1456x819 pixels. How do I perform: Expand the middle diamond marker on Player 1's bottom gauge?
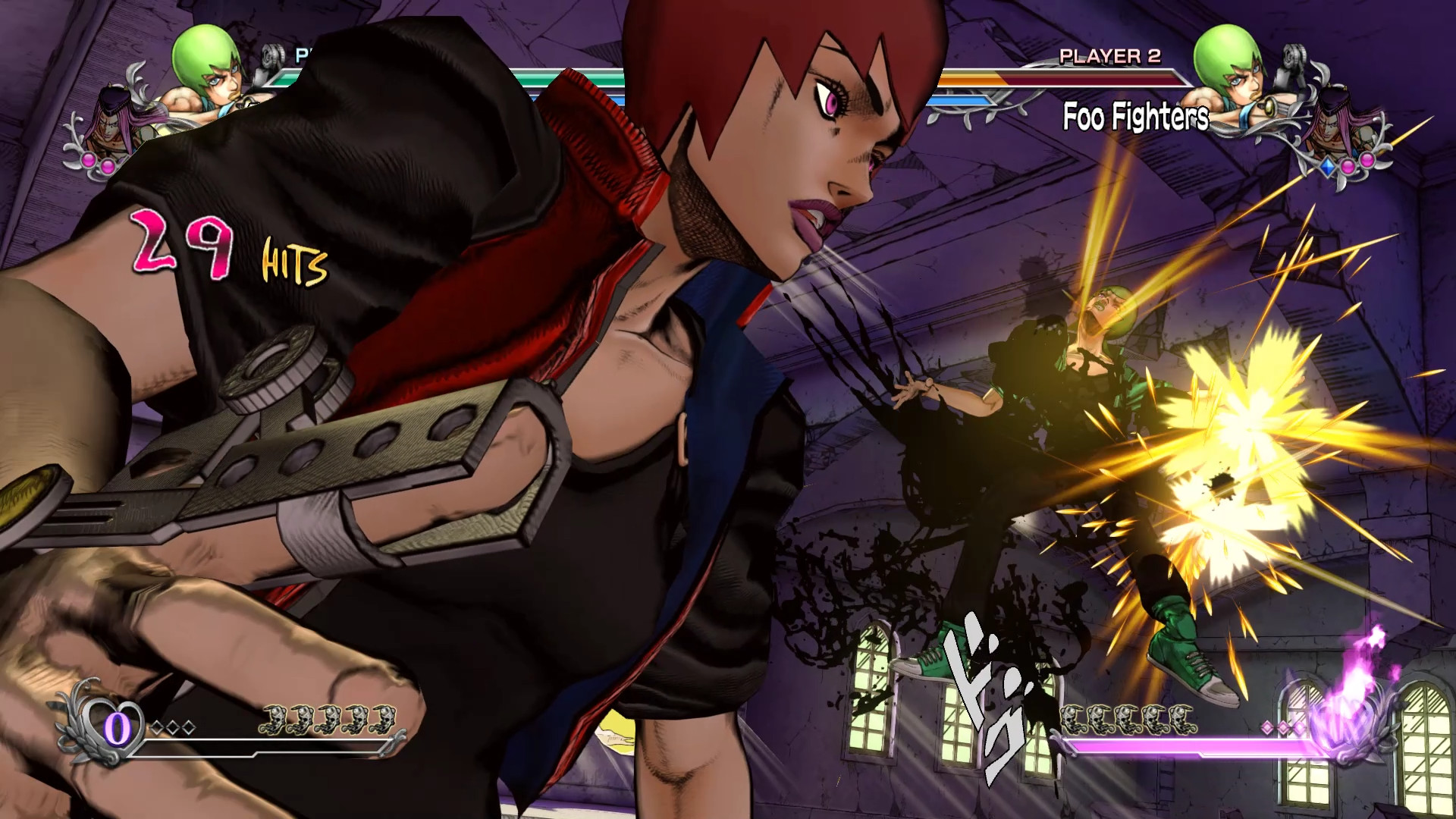(174, 726)
